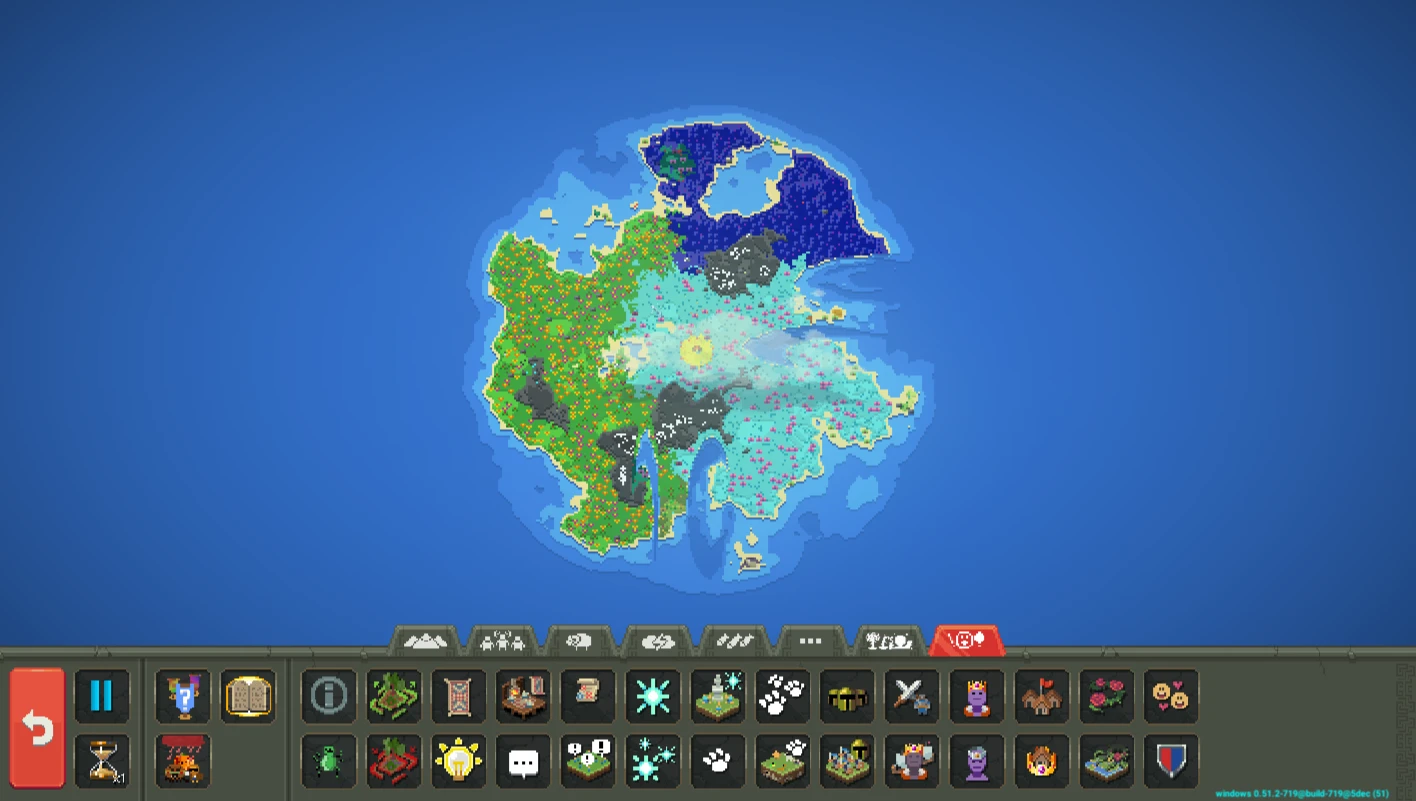Image resolution: width=1416 pixels, height=801 pixels.
Task: Select the Lightbulb inspiration power
Action: click(458, 760)
